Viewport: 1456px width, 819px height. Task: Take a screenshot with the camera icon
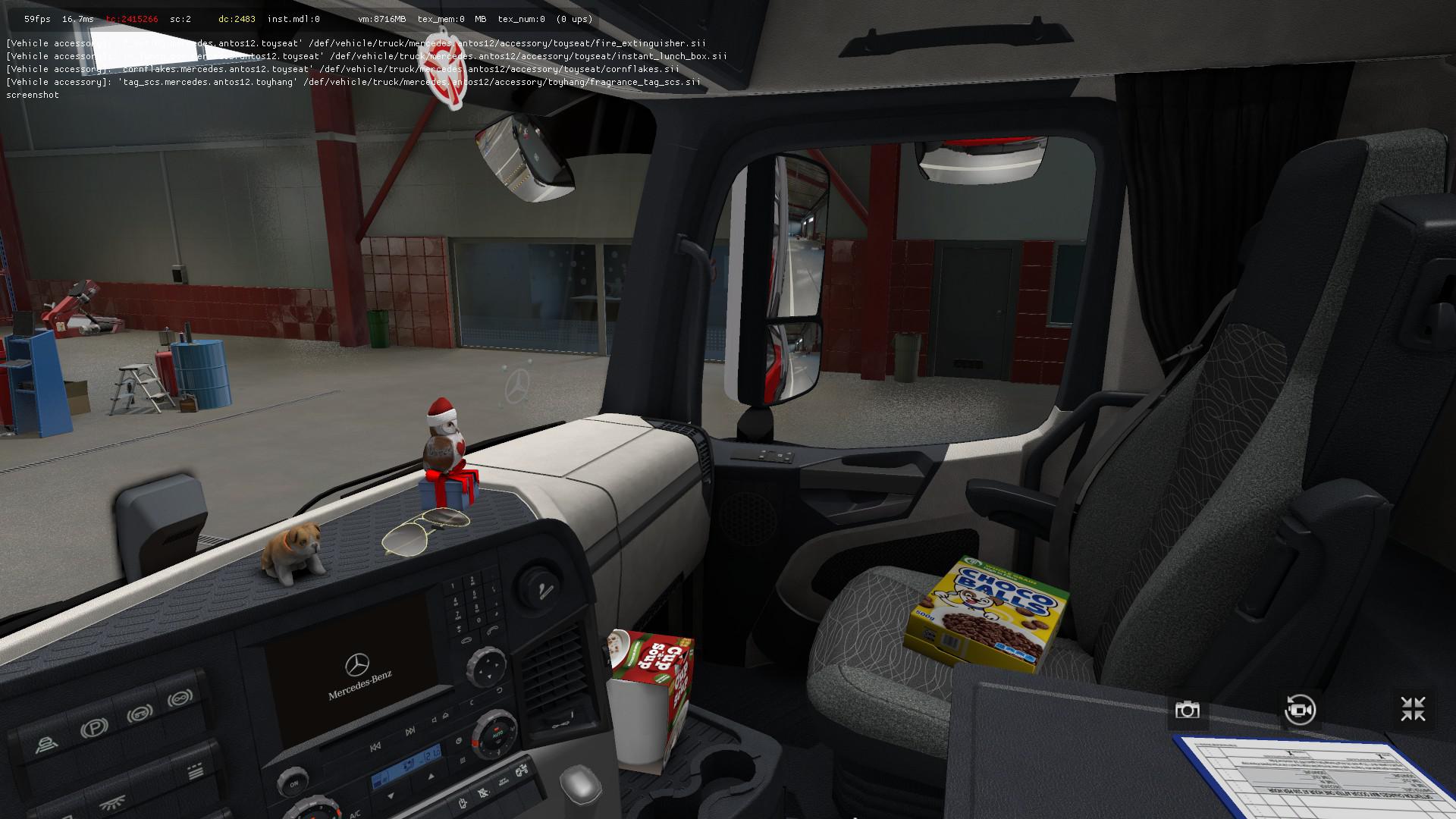pyautogui.click(x=1187, y=710)
